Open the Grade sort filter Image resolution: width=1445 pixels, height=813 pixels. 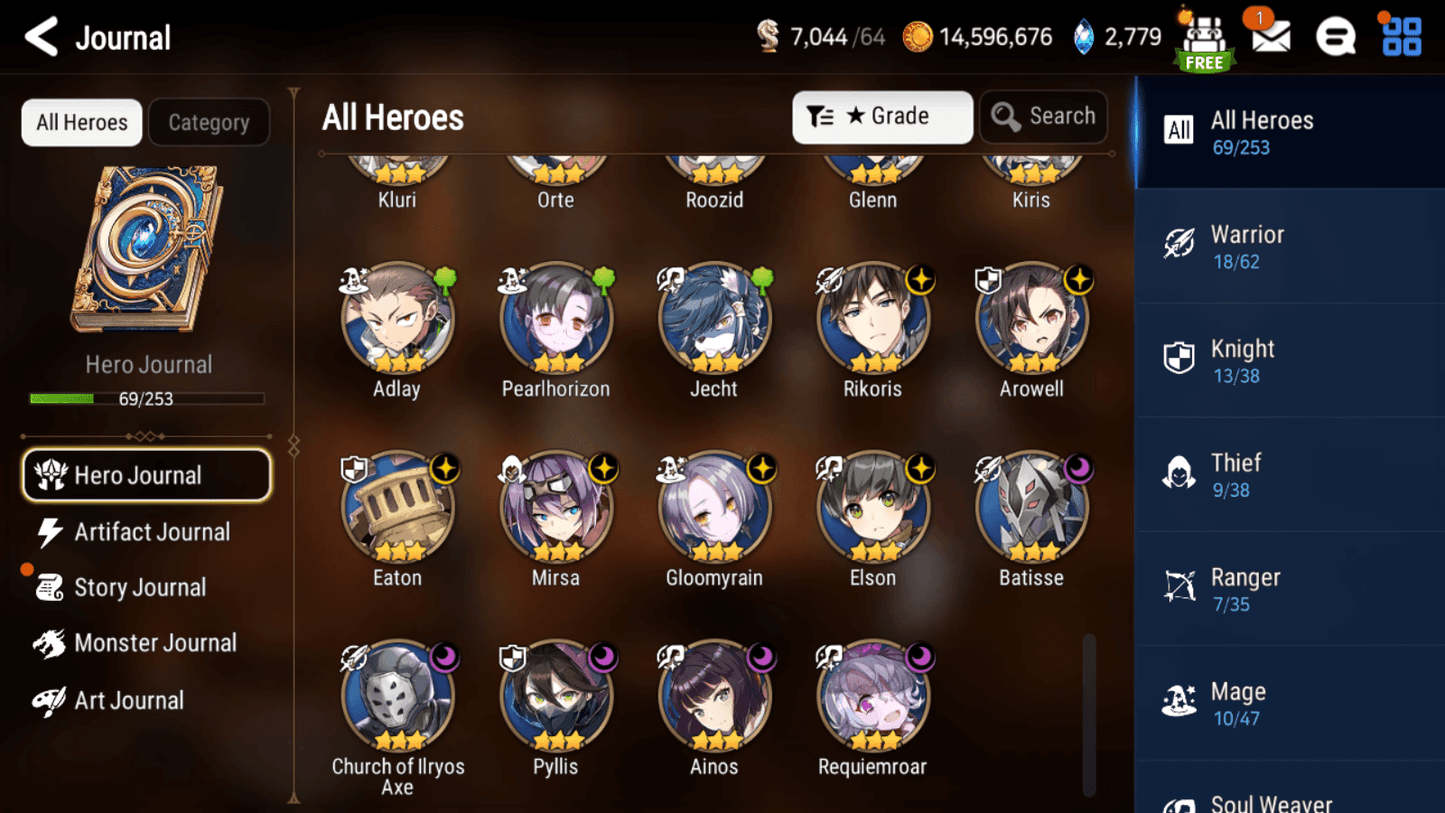click(881, 117)
